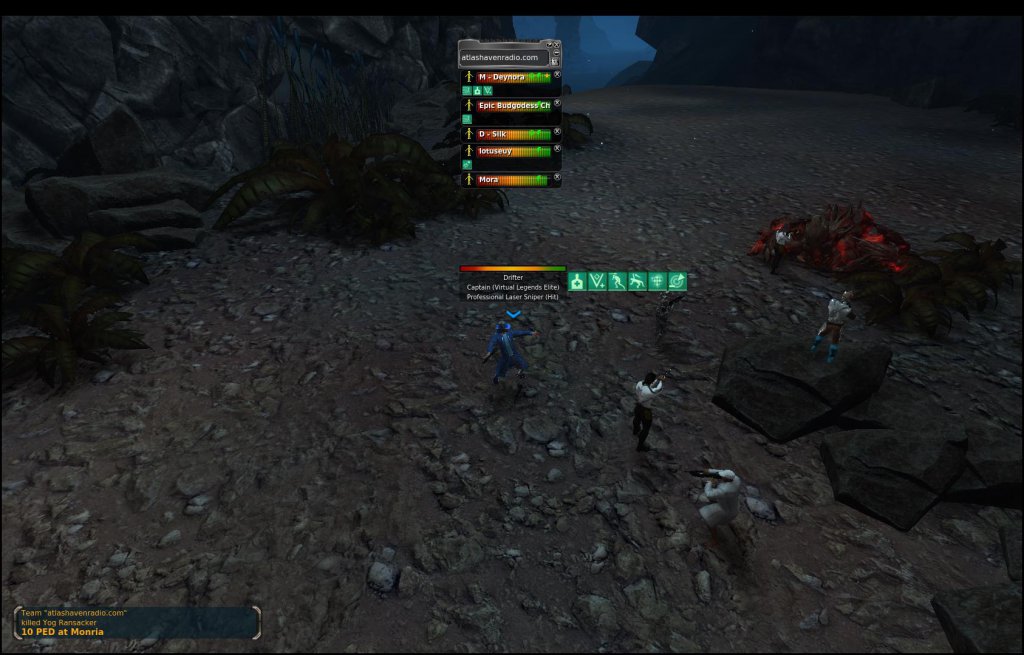Screen dimensions: 1024x655
Task: Click the target with arrow action icon
Action: point(677,282)
